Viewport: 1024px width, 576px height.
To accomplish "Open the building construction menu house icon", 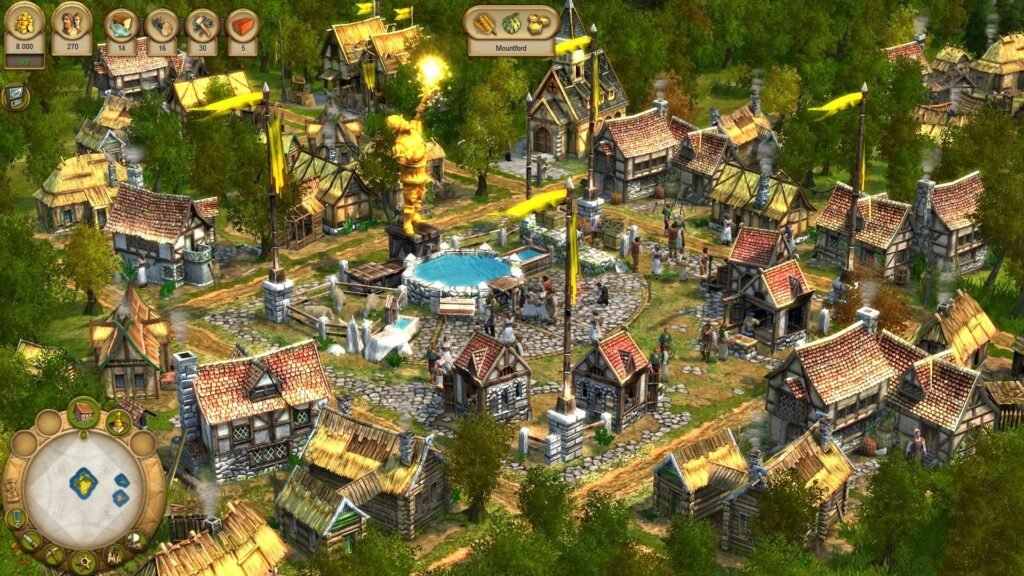I will [x=84, y=412].
